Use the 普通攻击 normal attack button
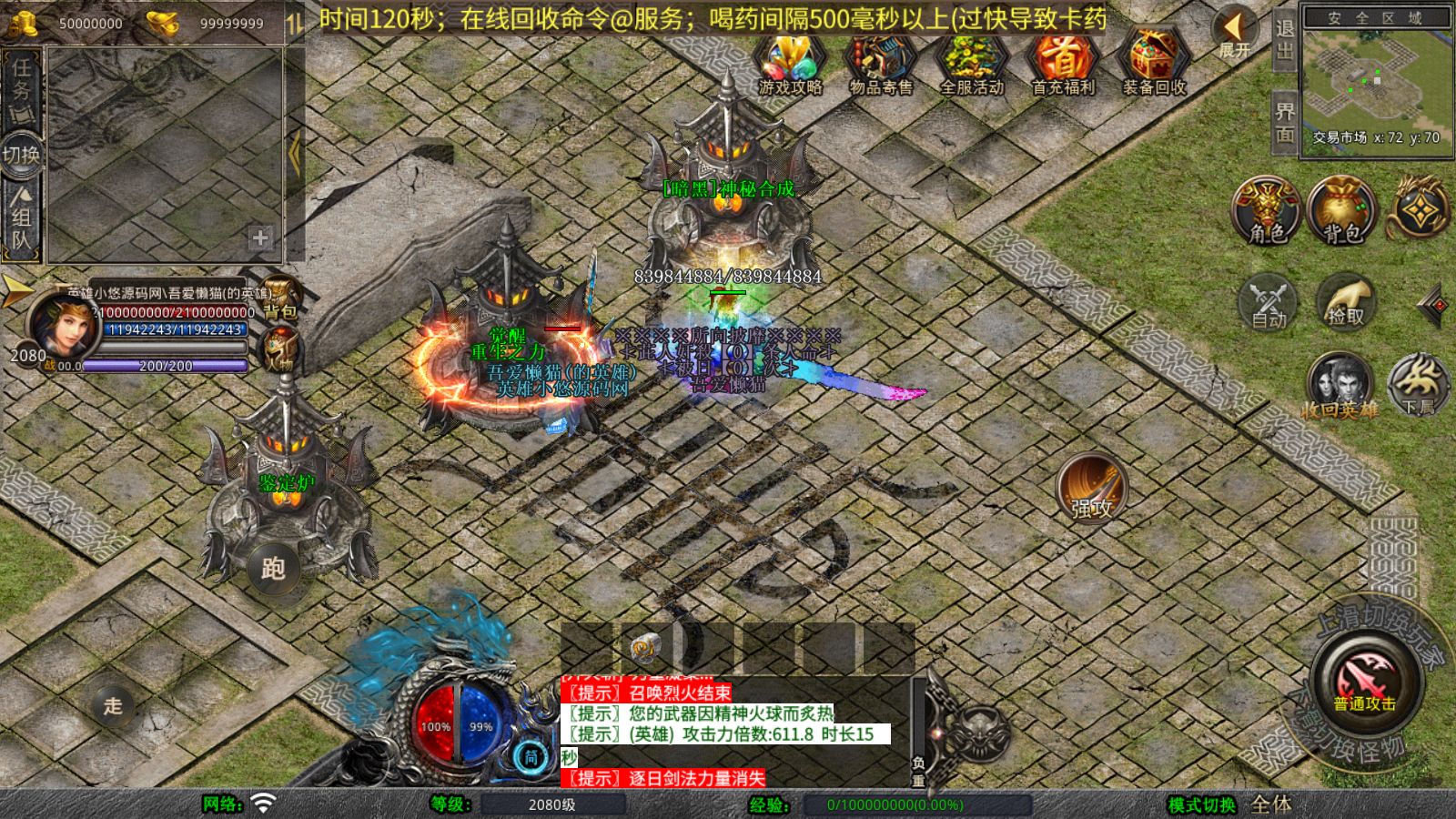Image resolution: width=1456 pixels, height=819 pixels. tap(1364, 682)
